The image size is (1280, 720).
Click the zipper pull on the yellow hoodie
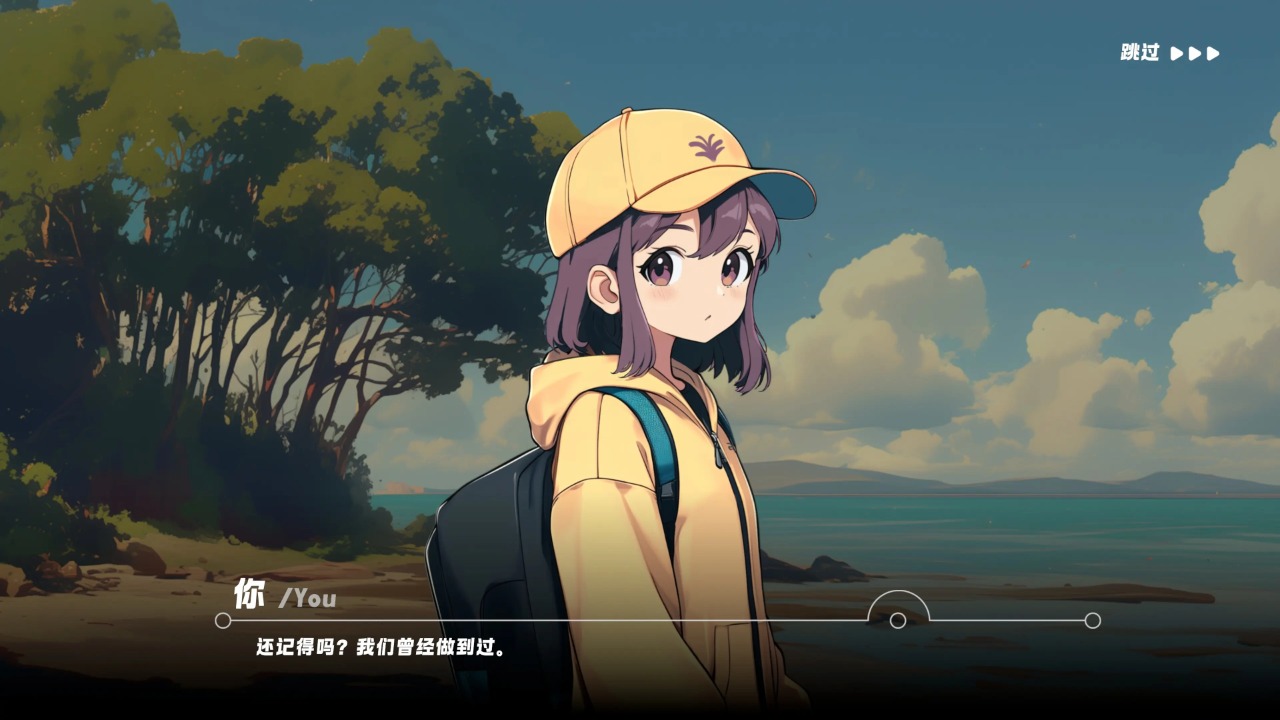[718, 448]
